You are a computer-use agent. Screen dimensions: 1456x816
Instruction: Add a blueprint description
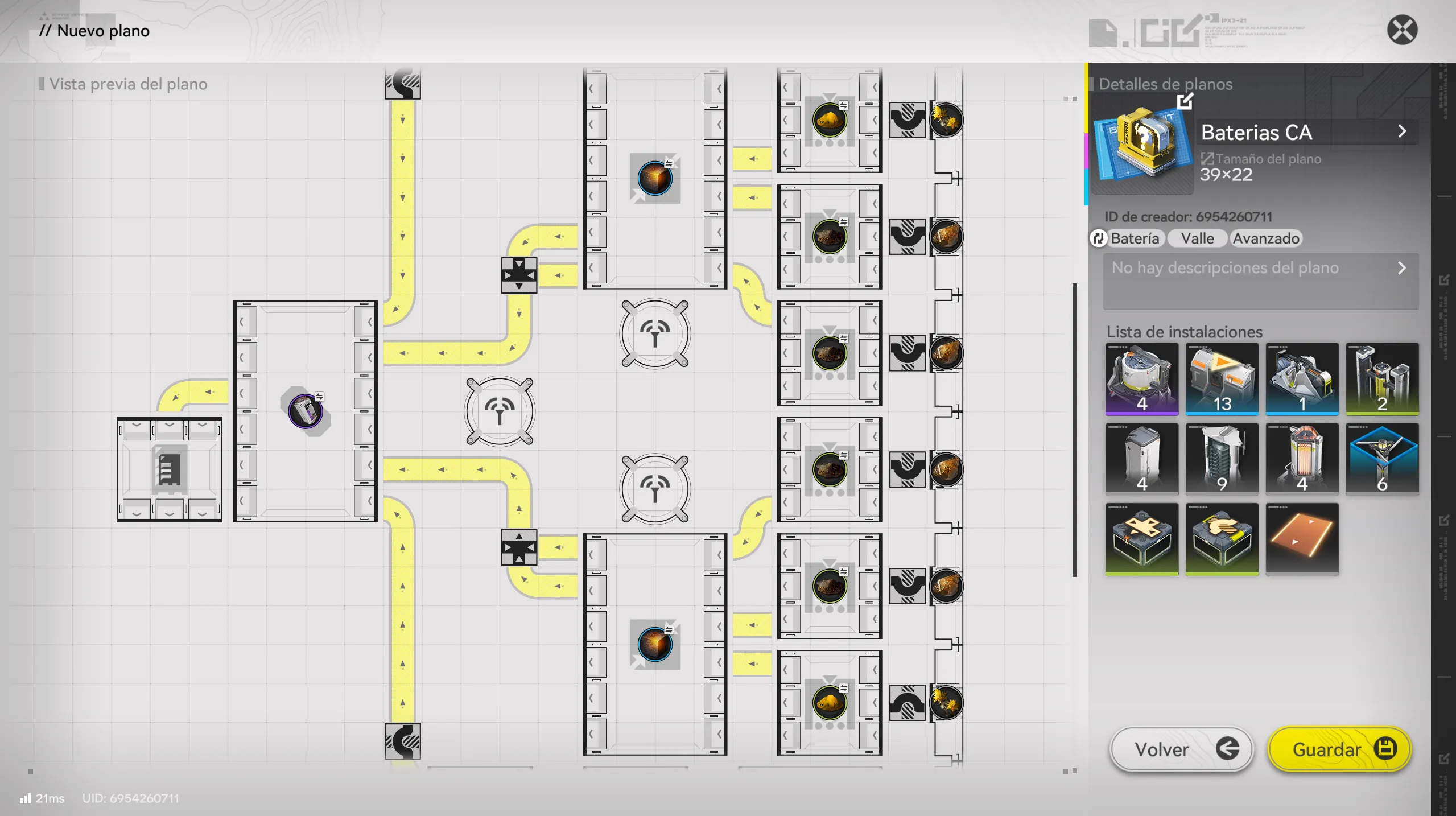pyautogui.click(x=1260, y=281)
